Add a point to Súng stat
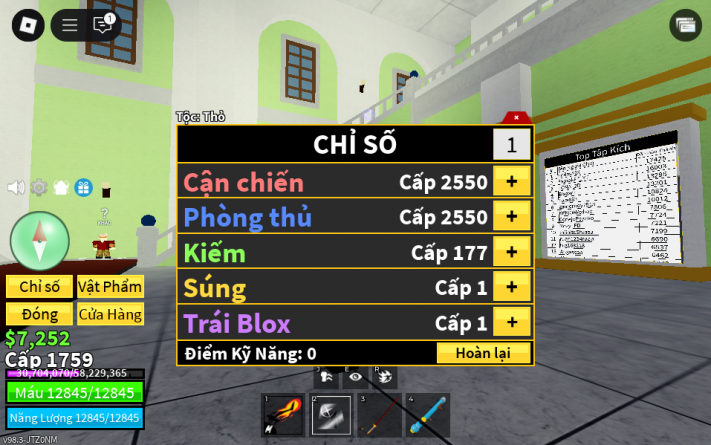Screen dimensions: 711x445 point(511,287)
